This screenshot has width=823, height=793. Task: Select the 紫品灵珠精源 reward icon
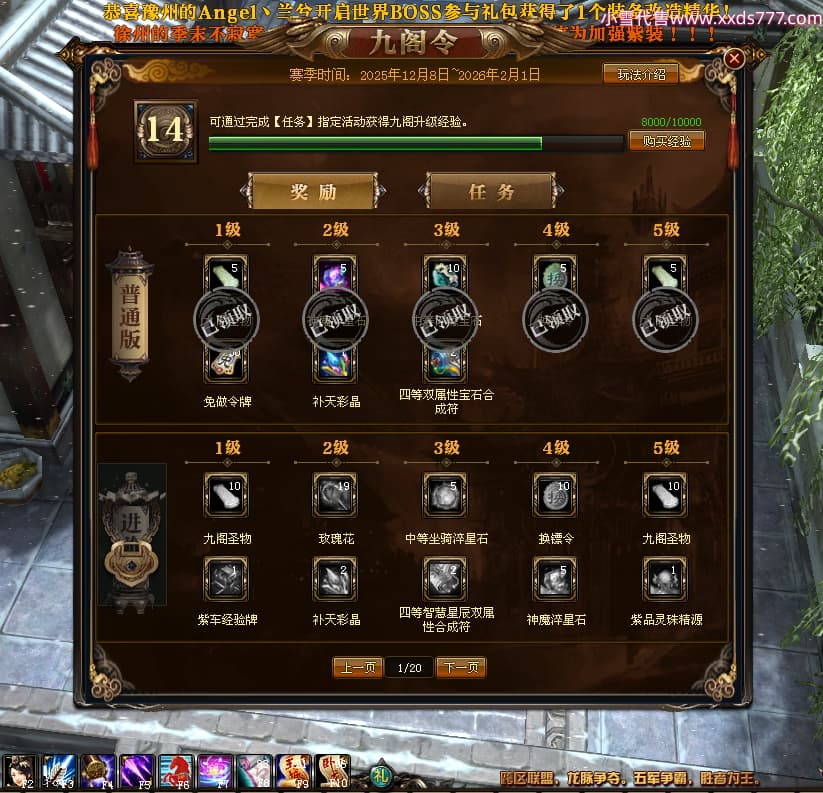point(666,578)
